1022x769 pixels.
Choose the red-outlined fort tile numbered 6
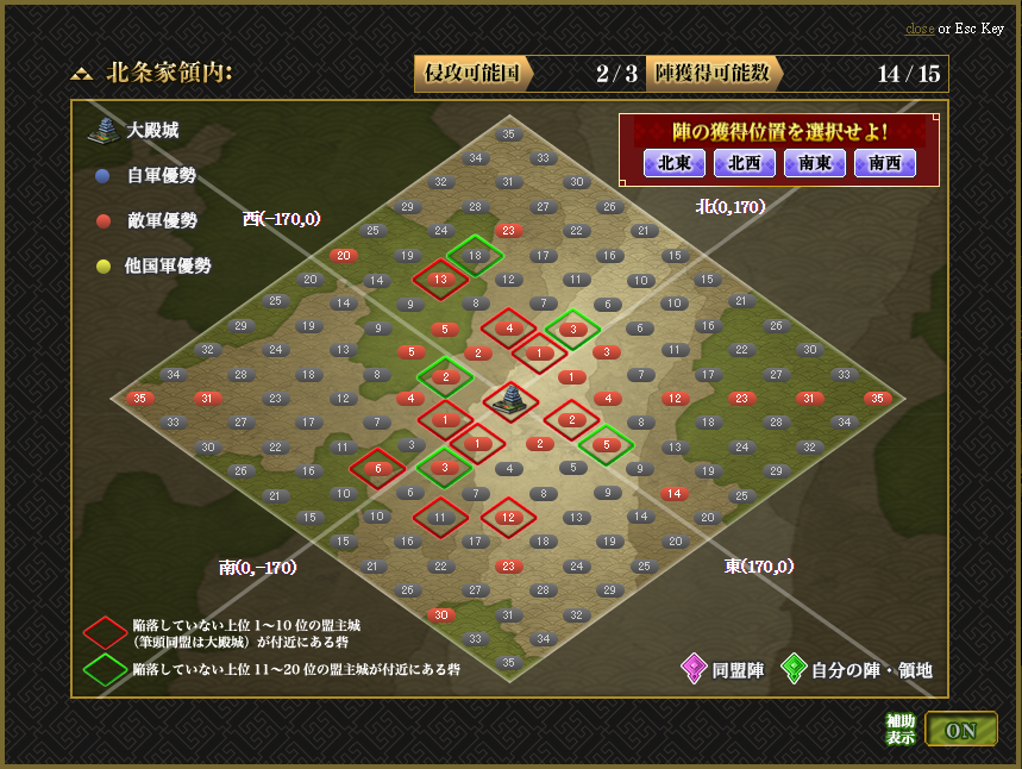pos(377,468)
